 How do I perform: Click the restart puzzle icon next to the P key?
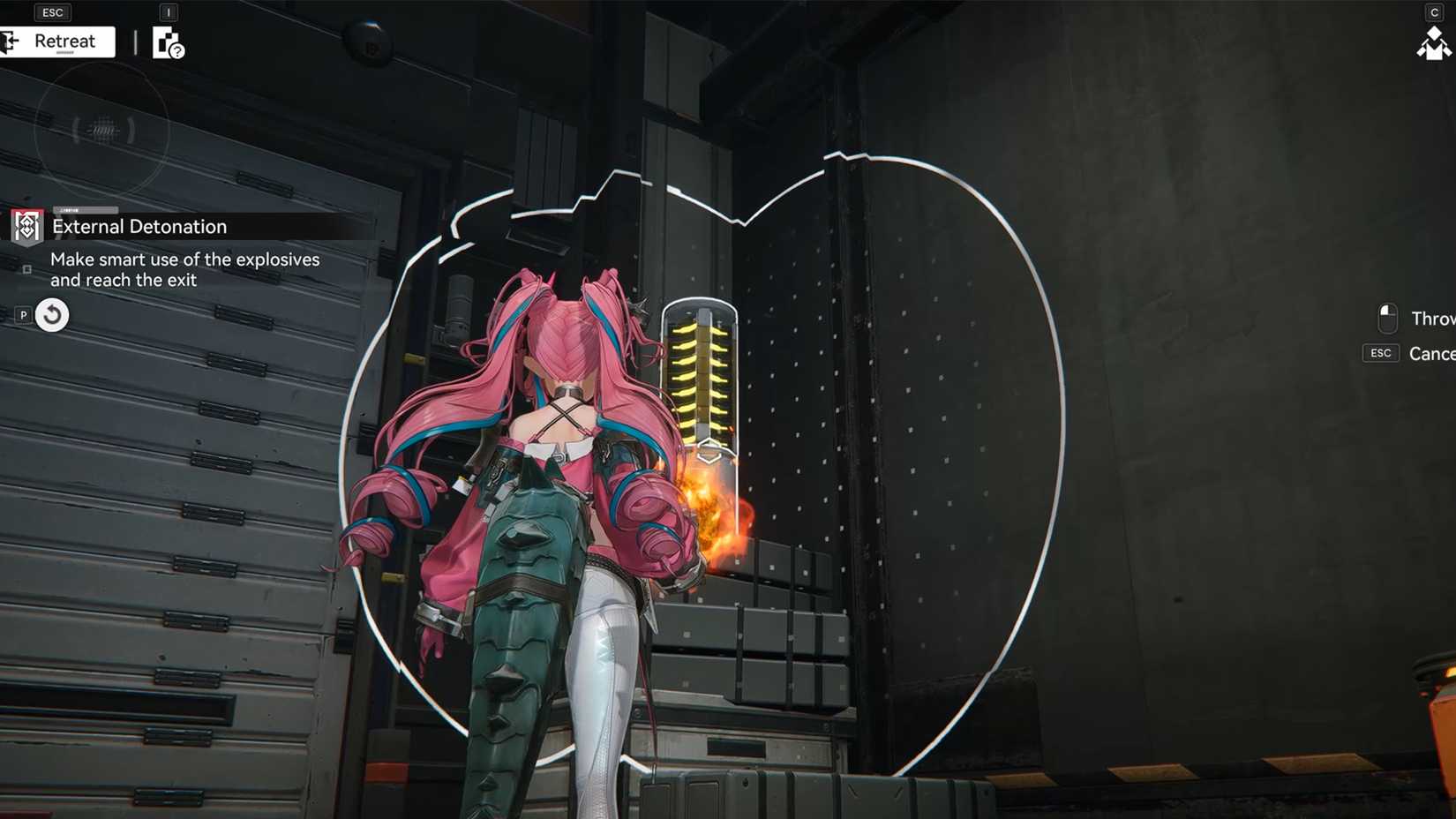(50, 314)
